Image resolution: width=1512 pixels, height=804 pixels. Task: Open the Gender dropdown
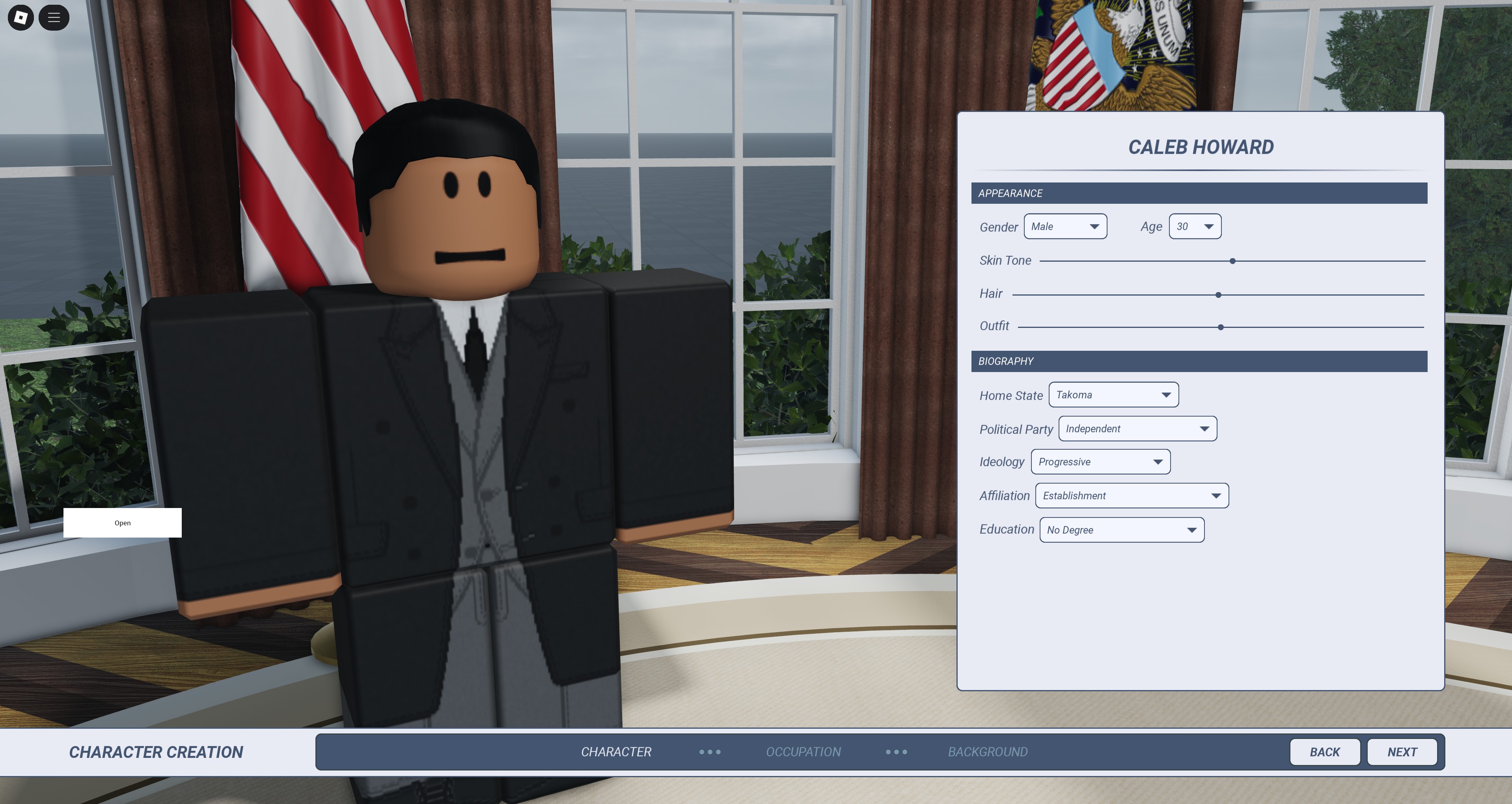[1065, 227]
